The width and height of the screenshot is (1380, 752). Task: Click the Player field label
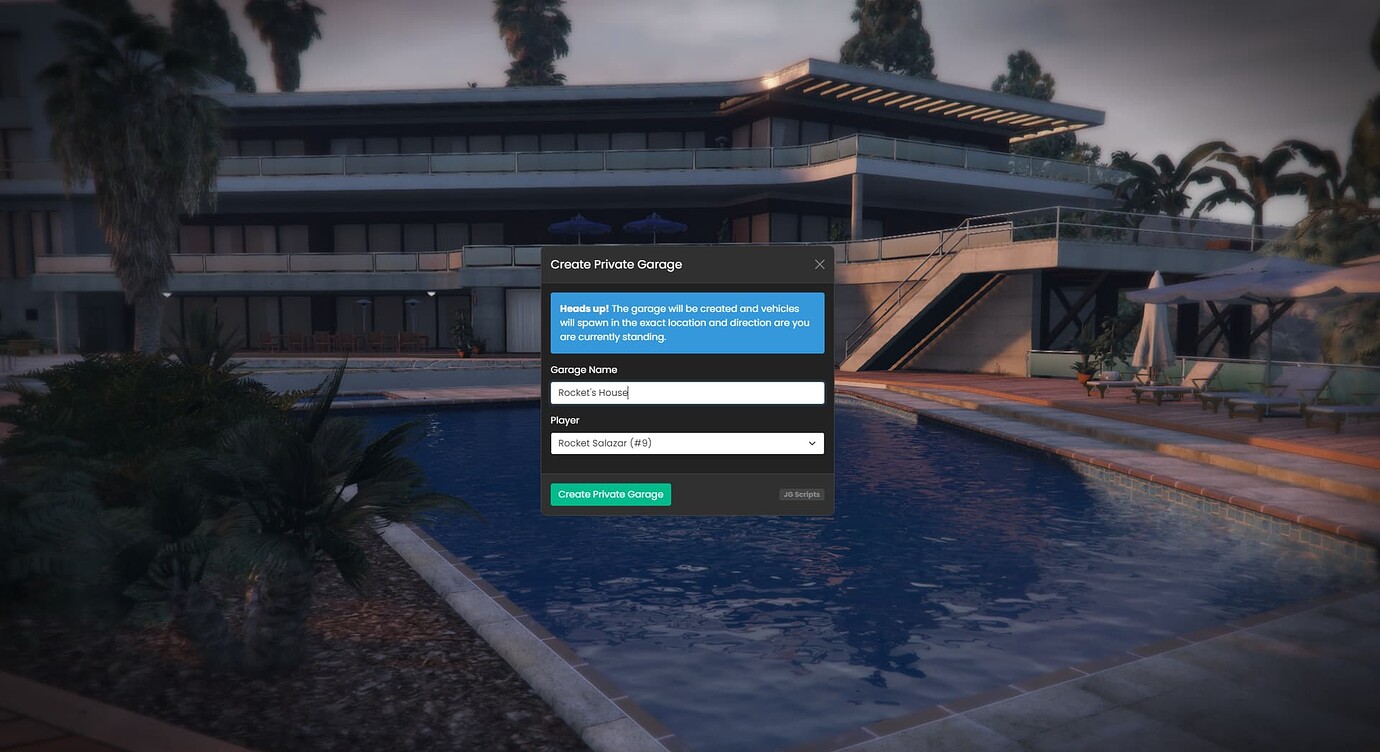565,419
